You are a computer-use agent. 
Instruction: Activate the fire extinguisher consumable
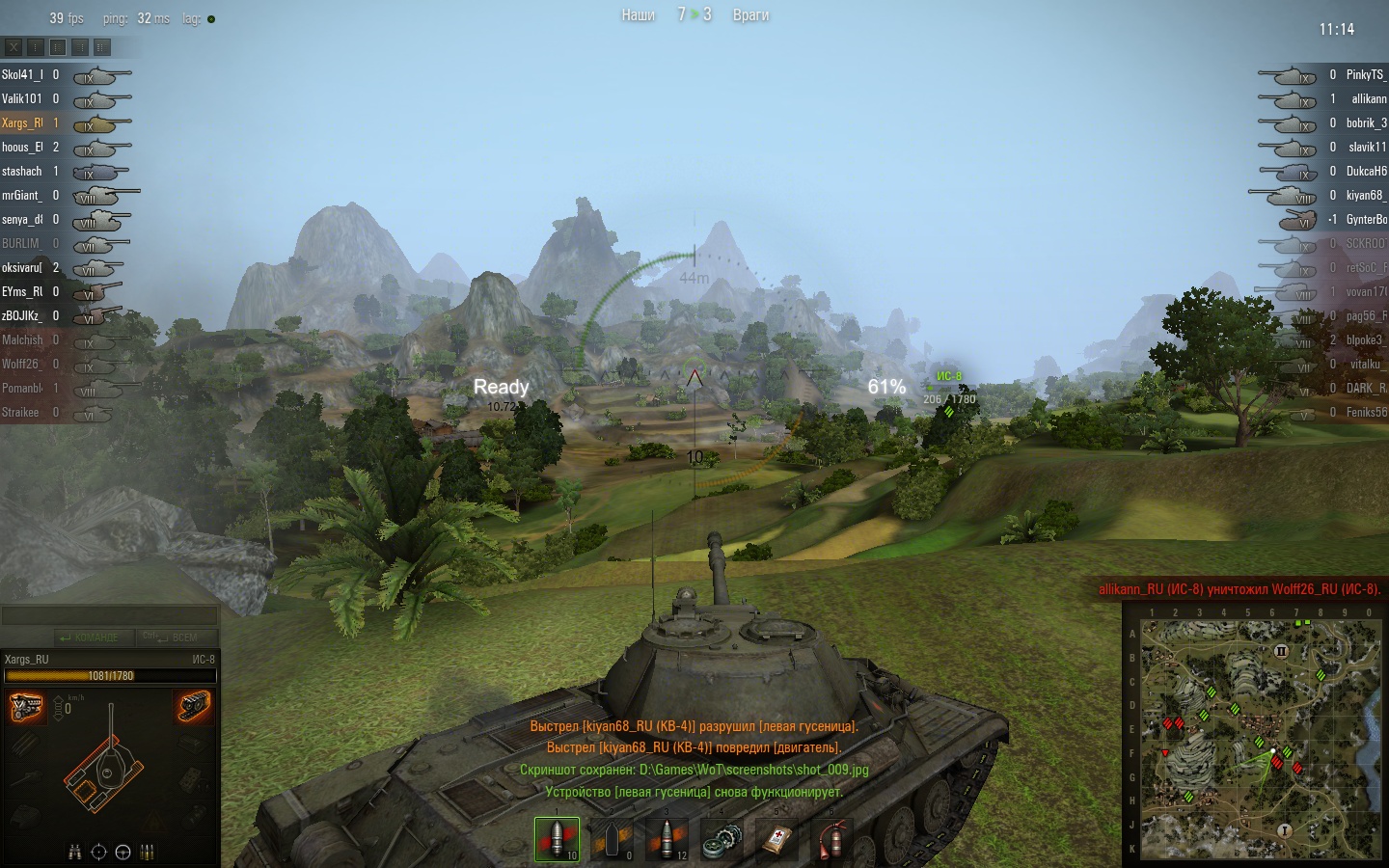[x=831, y=838]
